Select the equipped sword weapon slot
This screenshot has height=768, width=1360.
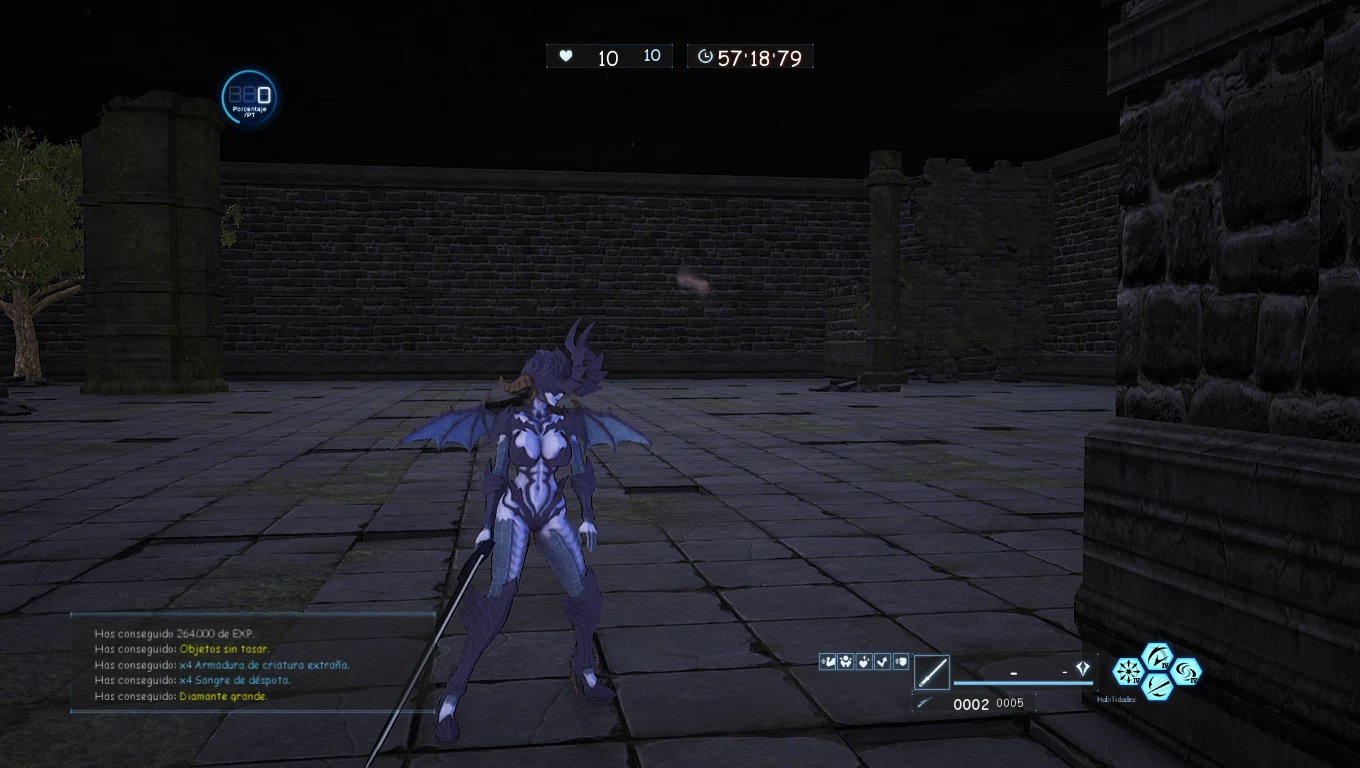pos(931,672)
